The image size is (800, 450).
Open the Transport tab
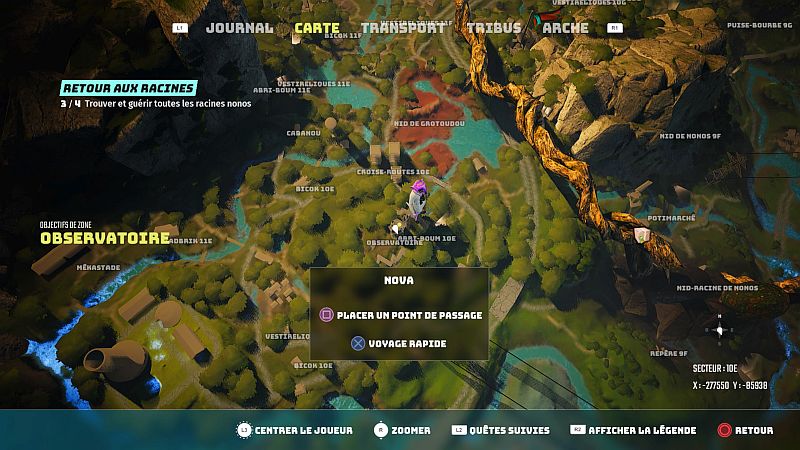click(402, 28)
